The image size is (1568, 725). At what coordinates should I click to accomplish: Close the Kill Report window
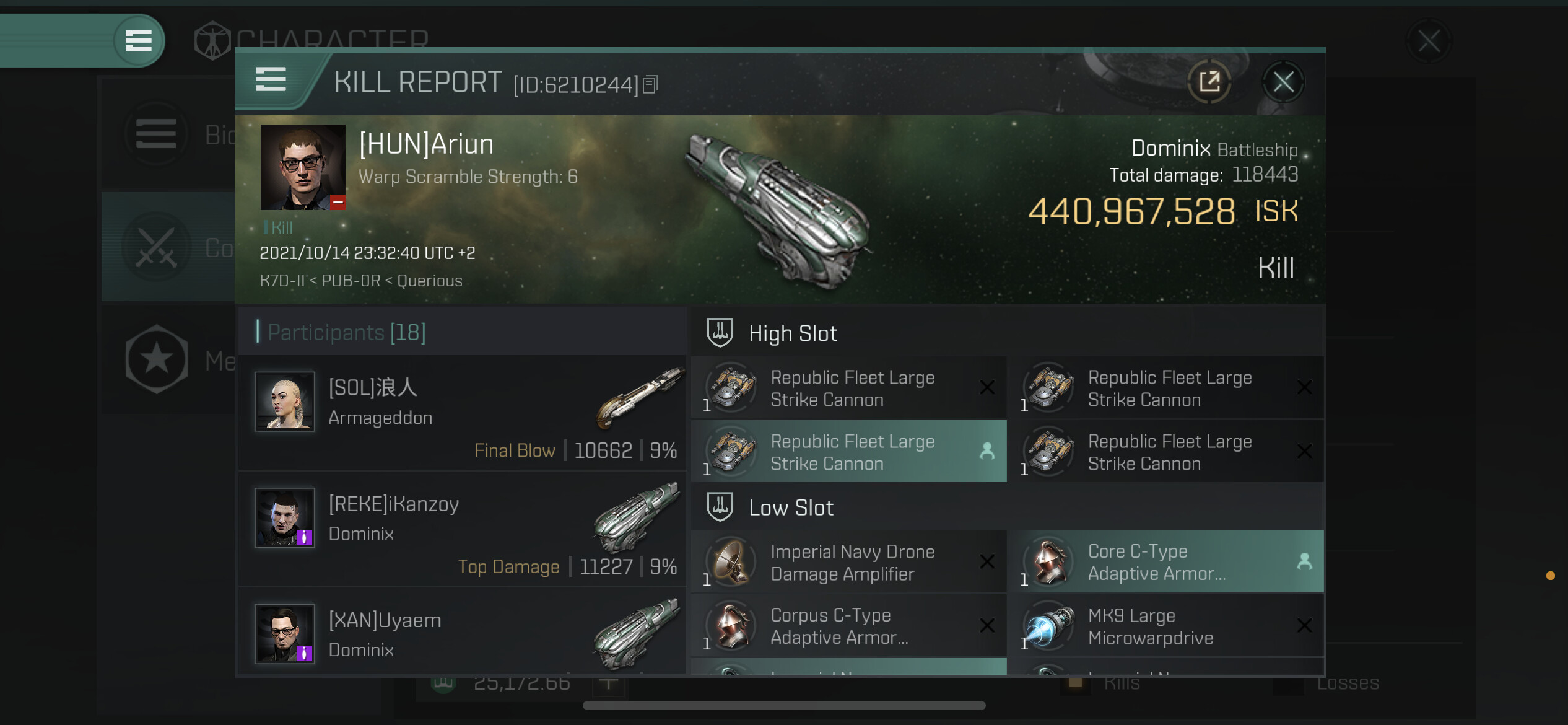click(x=1283, y=82)
